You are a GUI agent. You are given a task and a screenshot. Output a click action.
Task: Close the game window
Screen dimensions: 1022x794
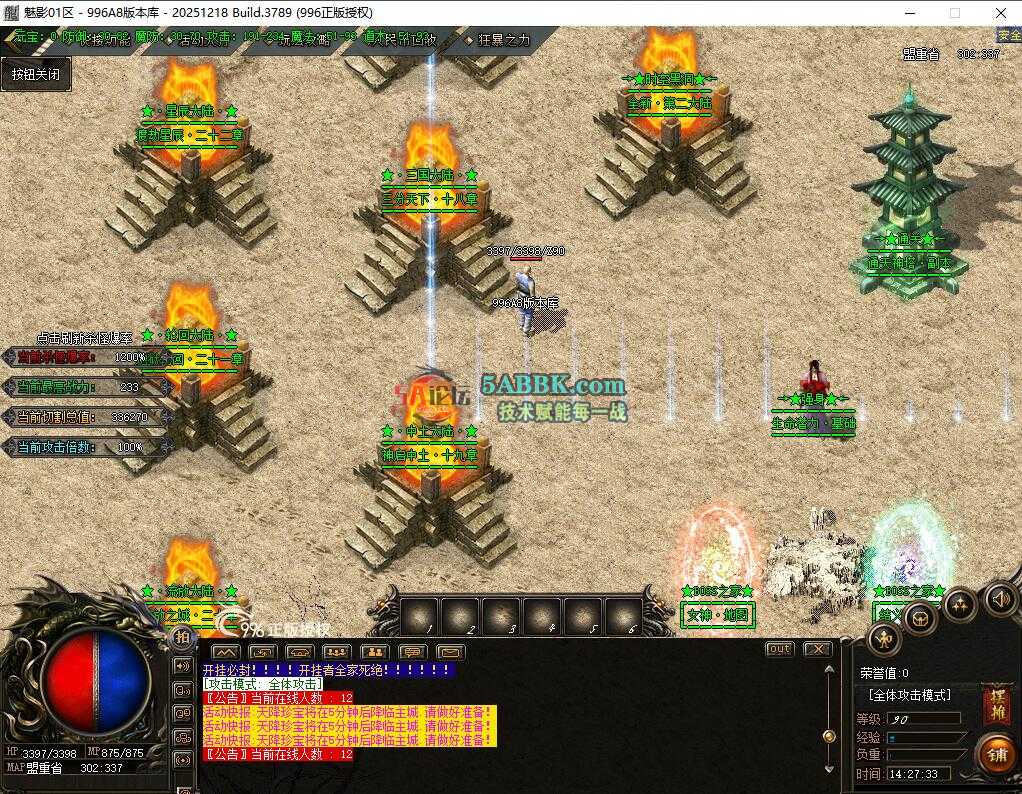[1001, 13]
